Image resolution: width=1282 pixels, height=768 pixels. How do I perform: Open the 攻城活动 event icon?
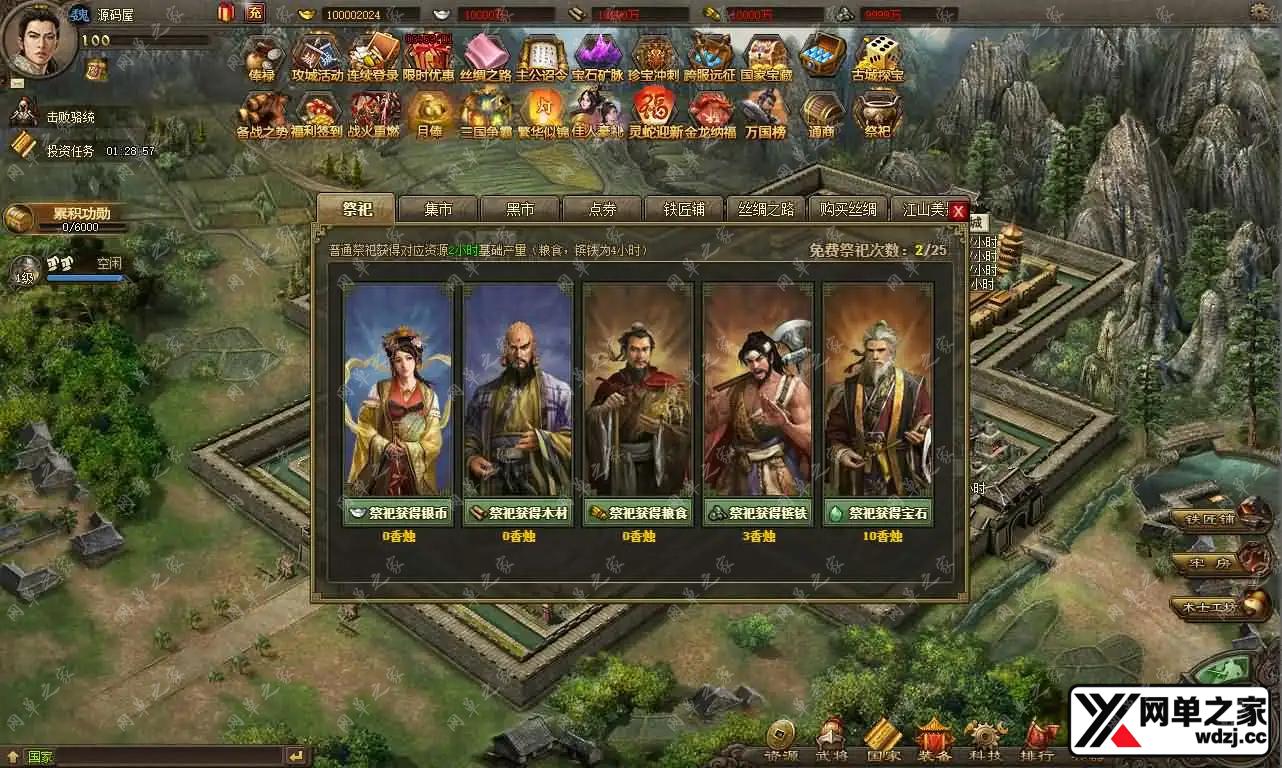317,56
